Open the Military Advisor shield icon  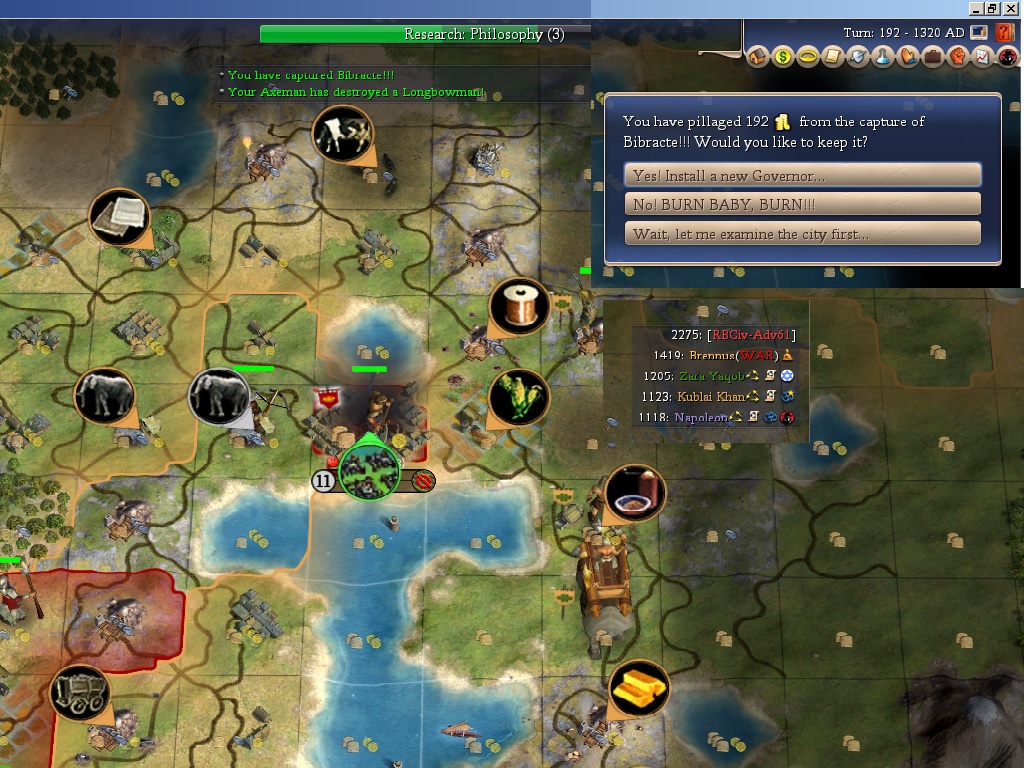pyautogui.click(x=858, y=58)
